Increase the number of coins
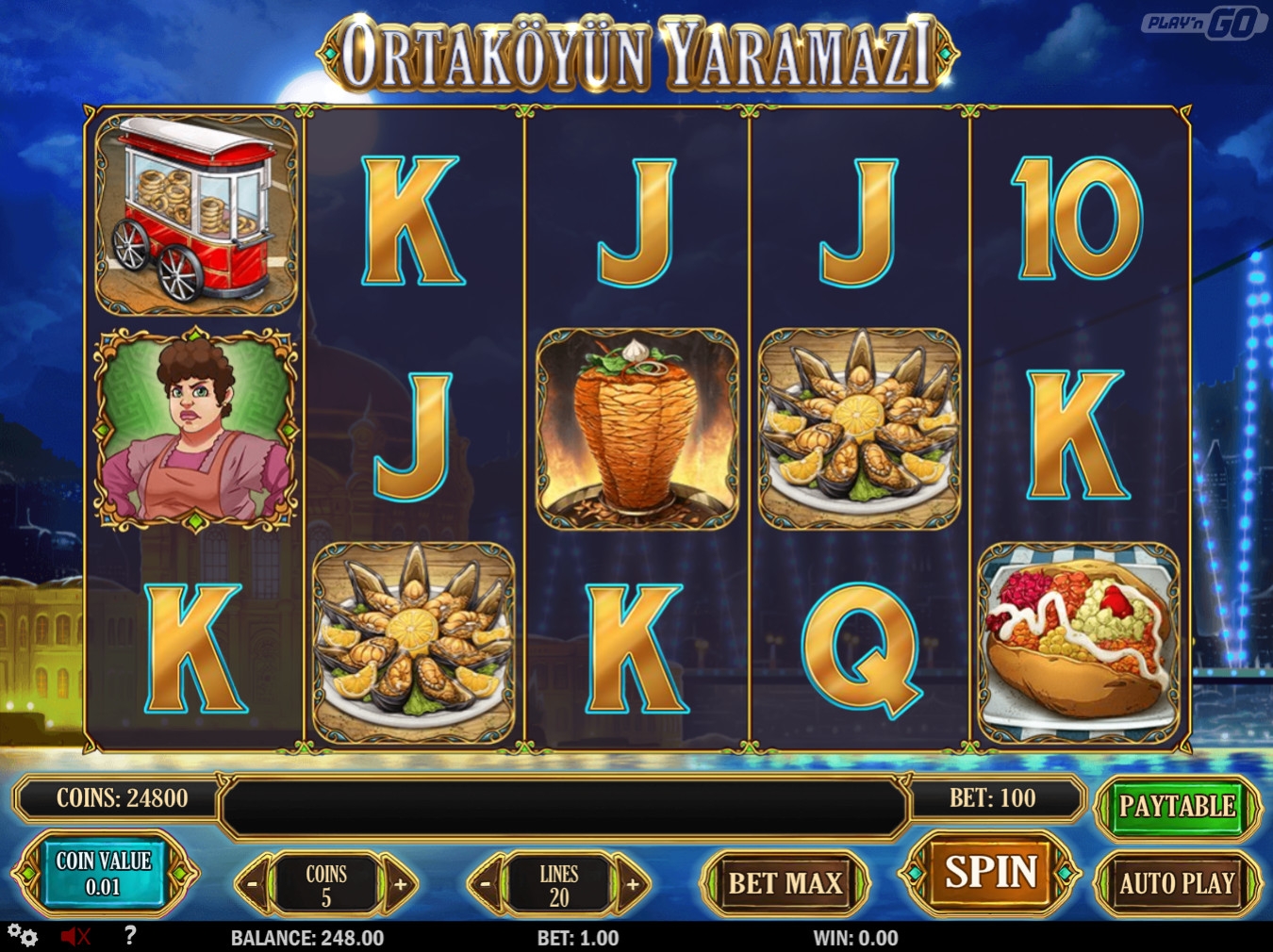The width and height of the screenshot is (1273, 952). point(400,884)
